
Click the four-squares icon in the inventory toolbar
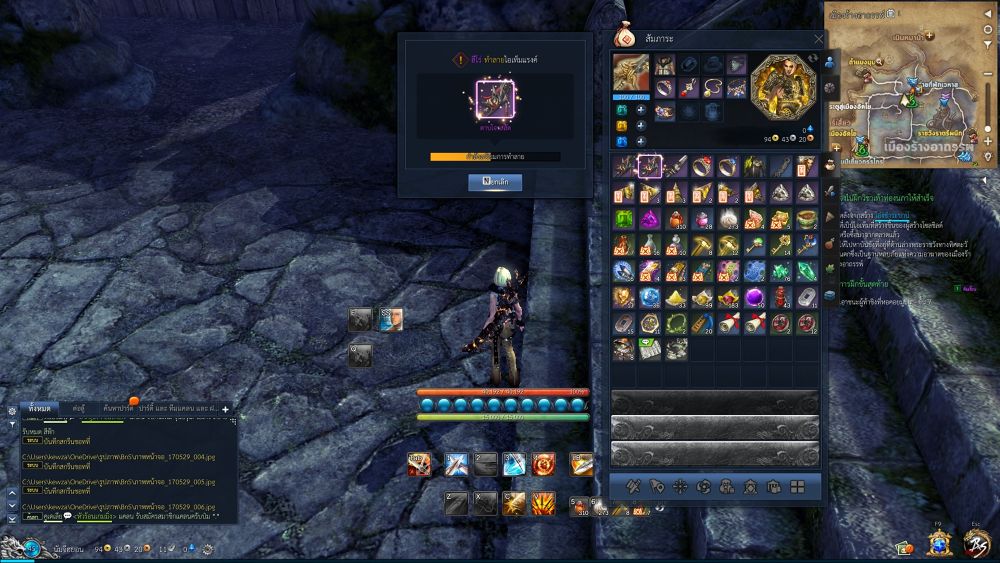pyautogui.click(x=797, y=487)
